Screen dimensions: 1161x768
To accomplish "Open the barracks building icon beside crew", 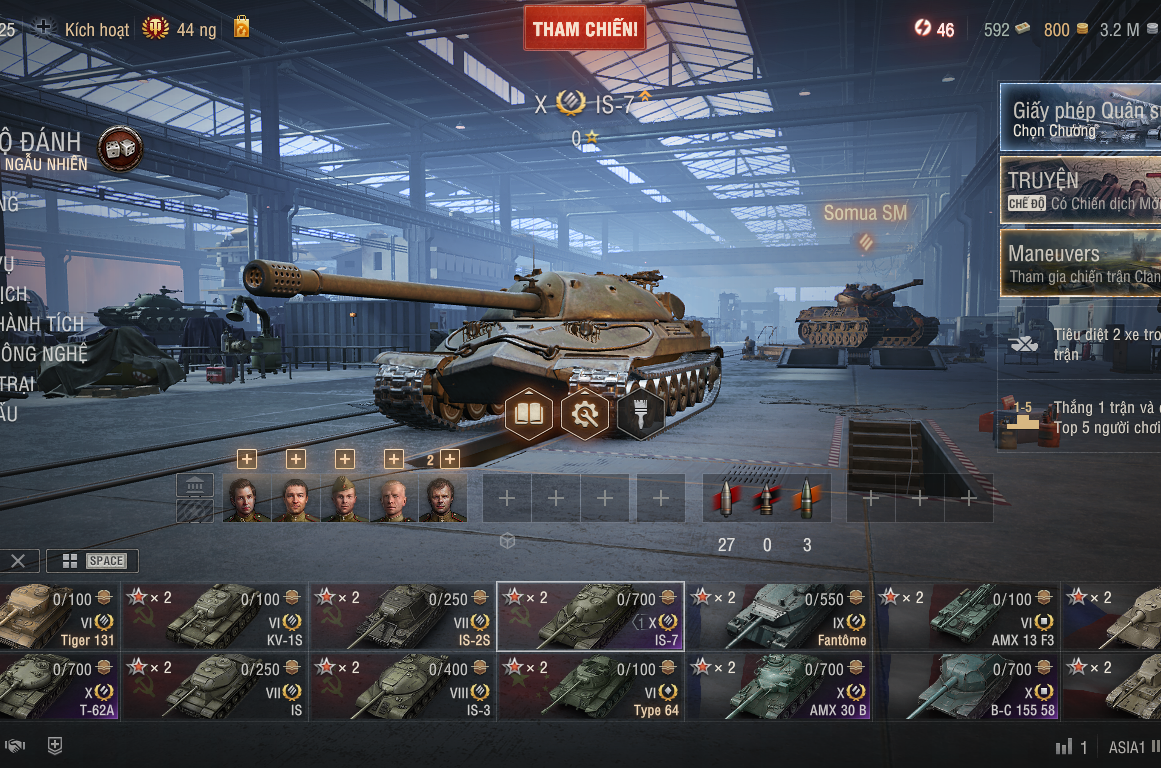I will 195,486.
